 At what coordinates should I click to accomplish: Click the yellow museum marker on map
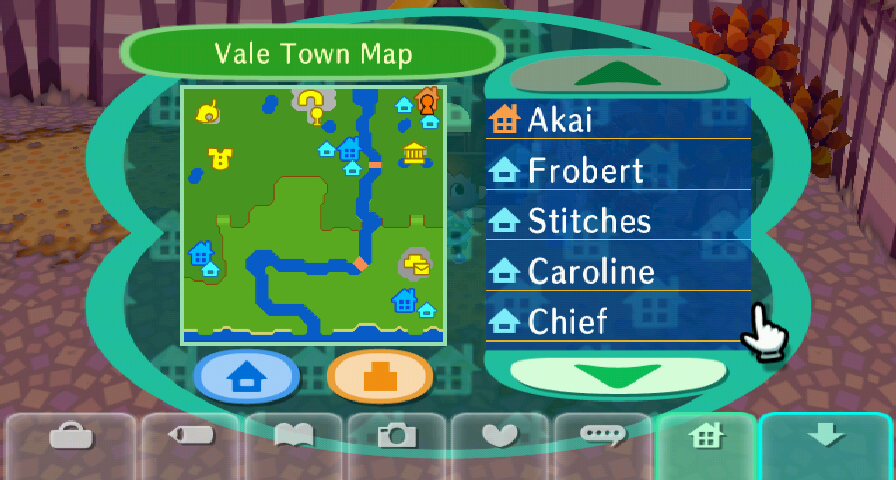414,154
